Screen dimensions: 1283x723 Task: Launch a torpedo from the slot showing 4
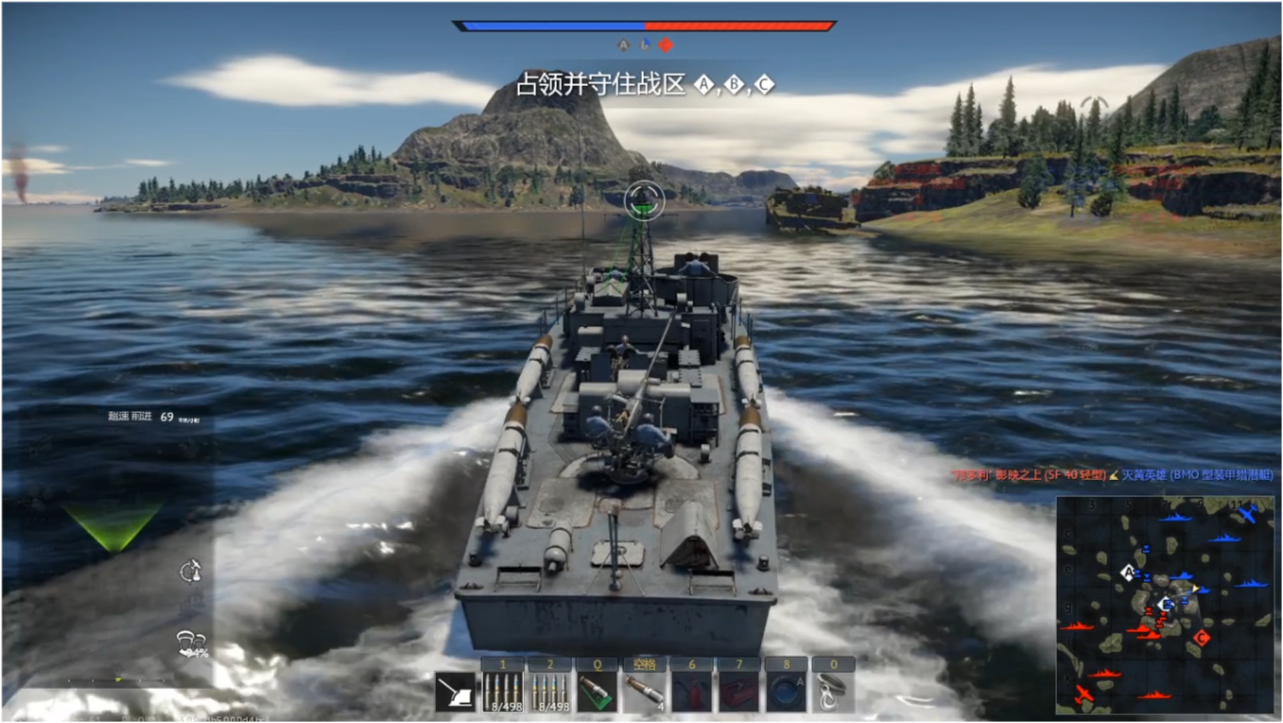coord(644,690)
